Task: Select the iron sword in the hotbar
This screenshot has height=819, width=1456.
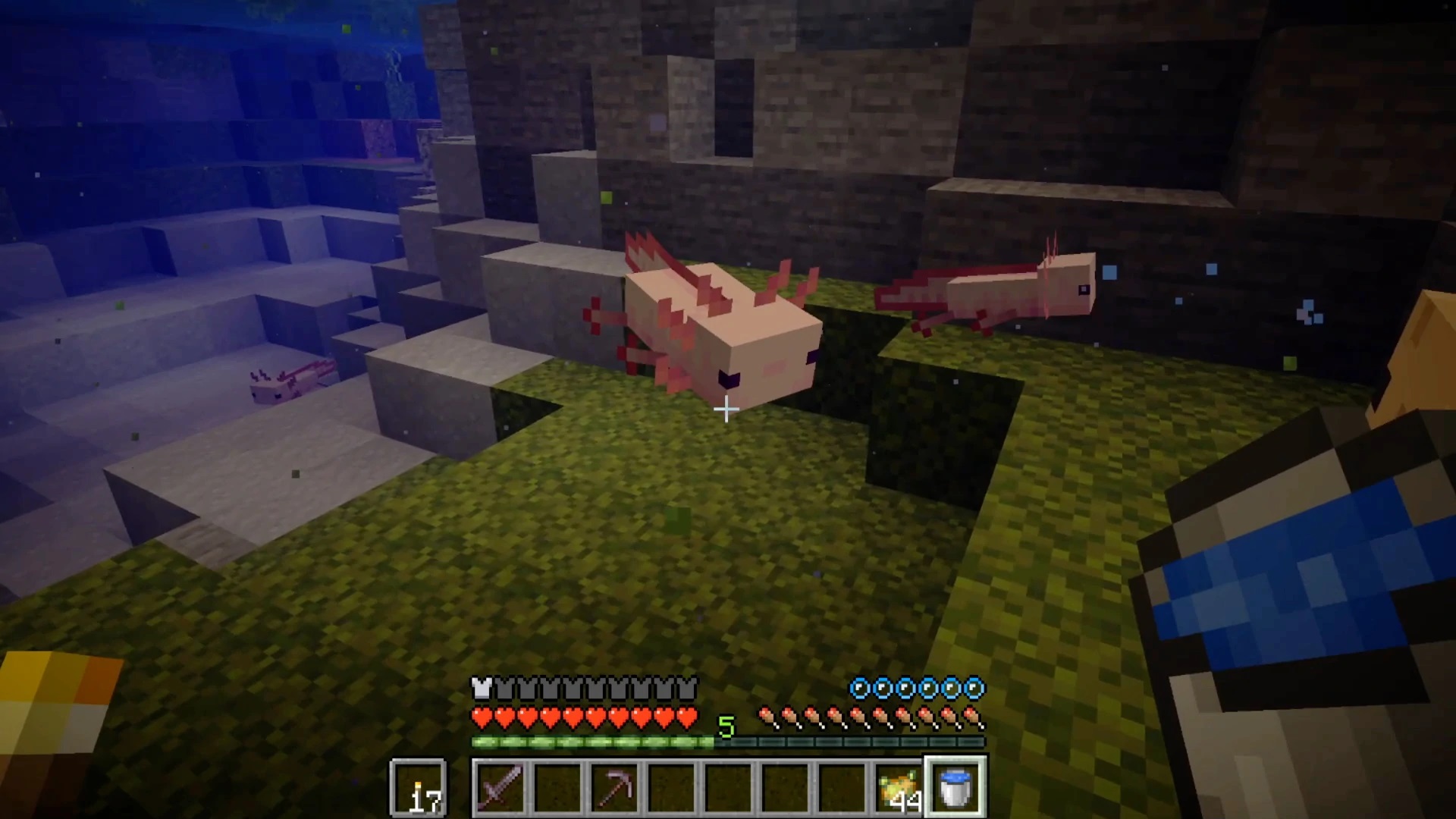Action: point(500,789)
